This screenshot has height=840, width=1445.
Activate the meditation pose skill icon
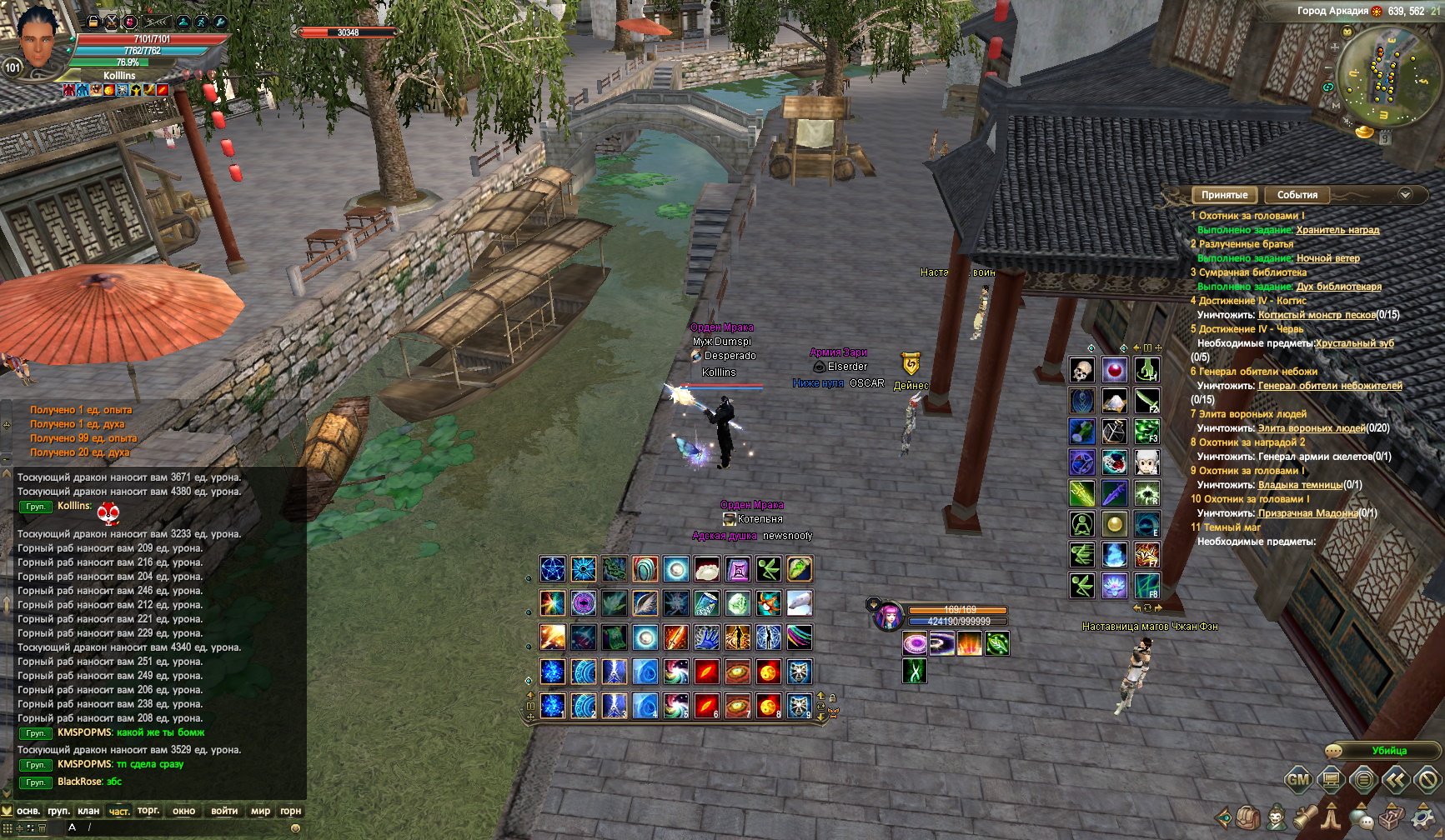1082,524
